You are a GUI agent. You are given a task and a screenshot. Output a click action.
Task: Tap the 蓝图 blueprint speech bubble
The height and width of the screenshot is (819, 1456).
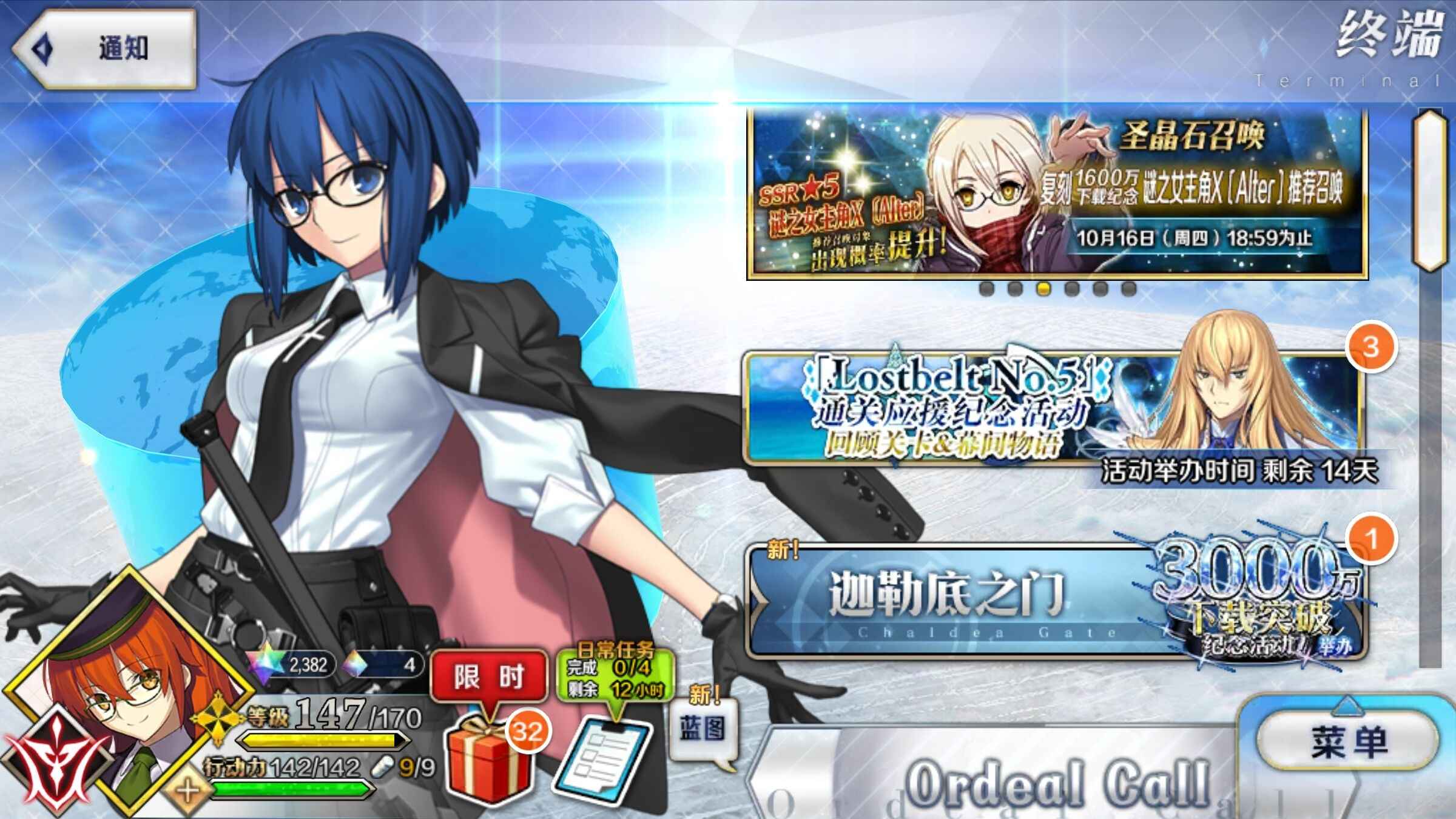[x=703, y=729]
